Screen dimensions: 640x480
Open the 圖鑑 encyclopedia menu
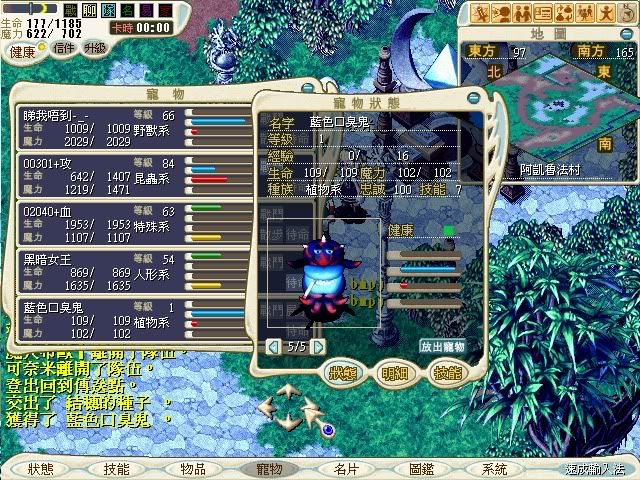tap(421, 468)
